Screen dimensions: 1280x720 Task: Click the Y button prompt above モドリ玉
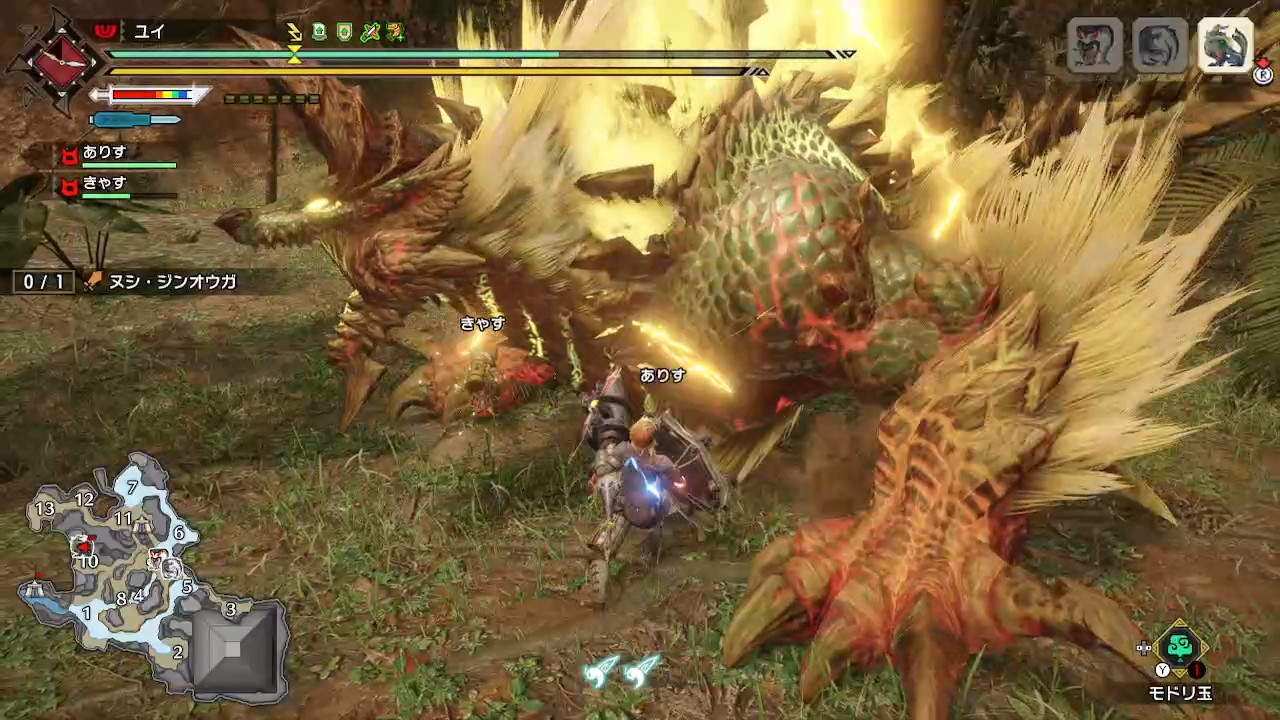tap(1163, 668)
